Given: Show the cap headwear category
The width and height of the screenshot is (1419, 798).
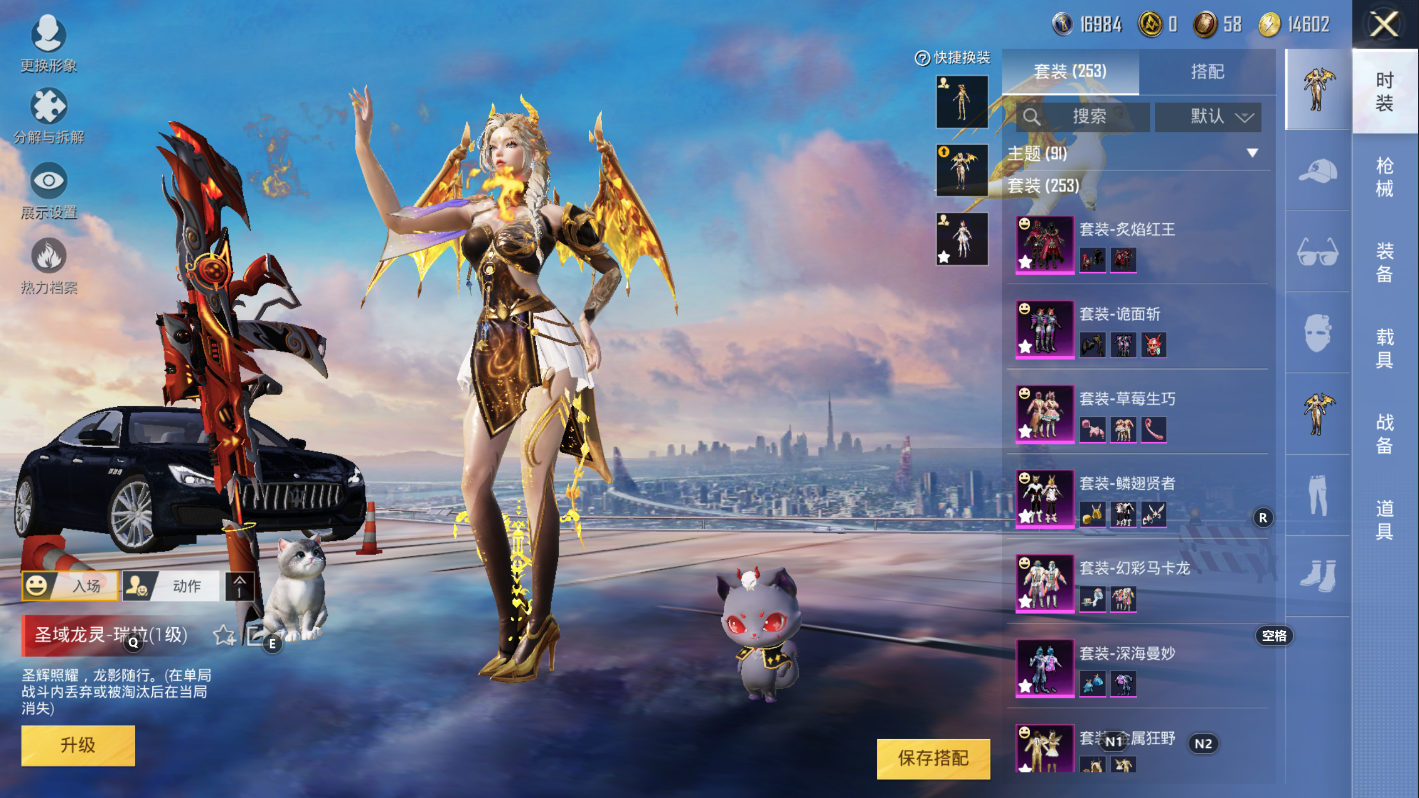Looking at the screenshot, I should 1317,171.
